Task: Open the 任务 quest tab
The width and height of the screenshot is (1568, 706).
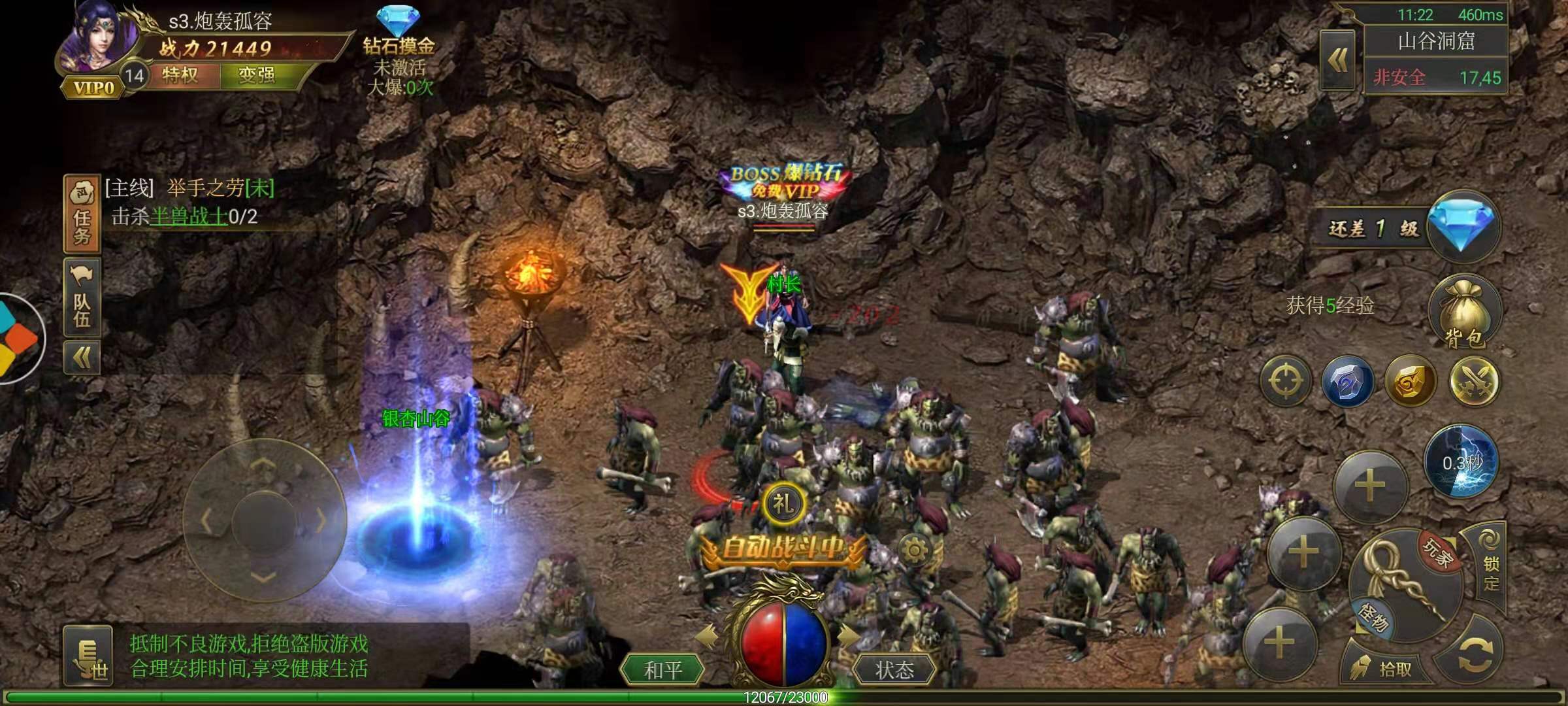Action: (82, 214)
